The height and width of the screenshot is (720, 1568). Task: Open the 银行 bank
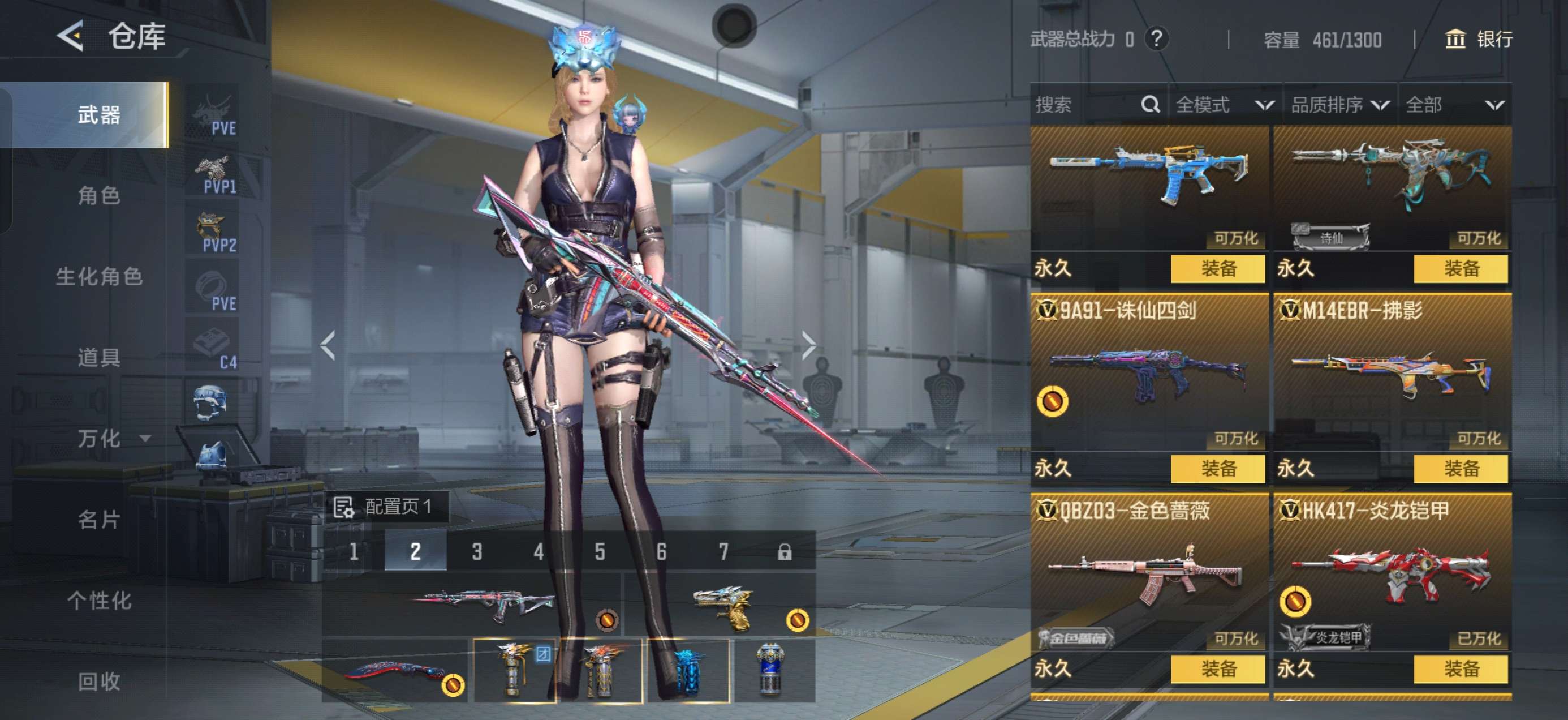1479,40
